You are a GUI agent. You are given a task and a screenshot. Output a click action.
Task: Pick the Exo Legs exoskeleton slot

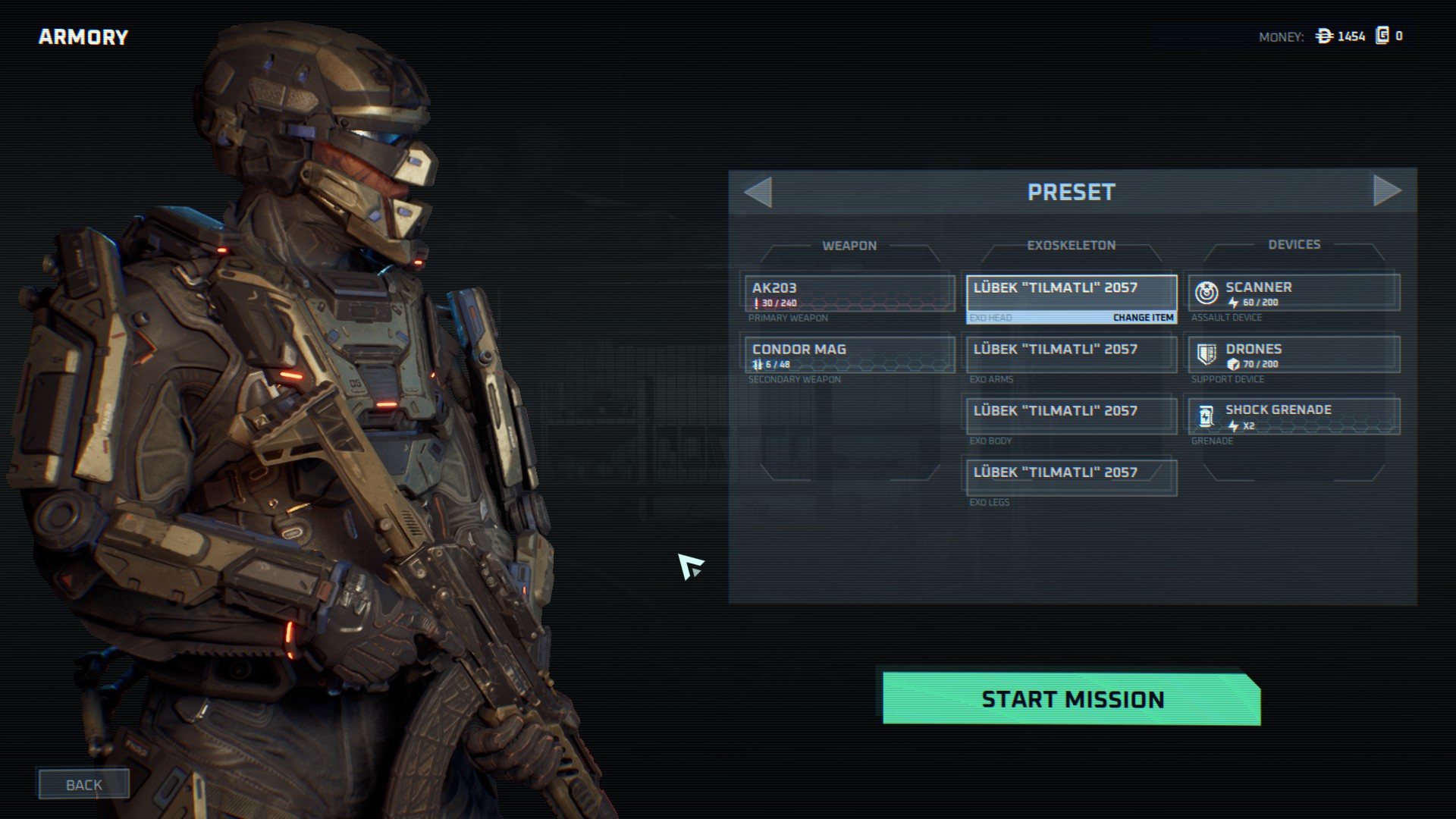tap(1071, 477)
